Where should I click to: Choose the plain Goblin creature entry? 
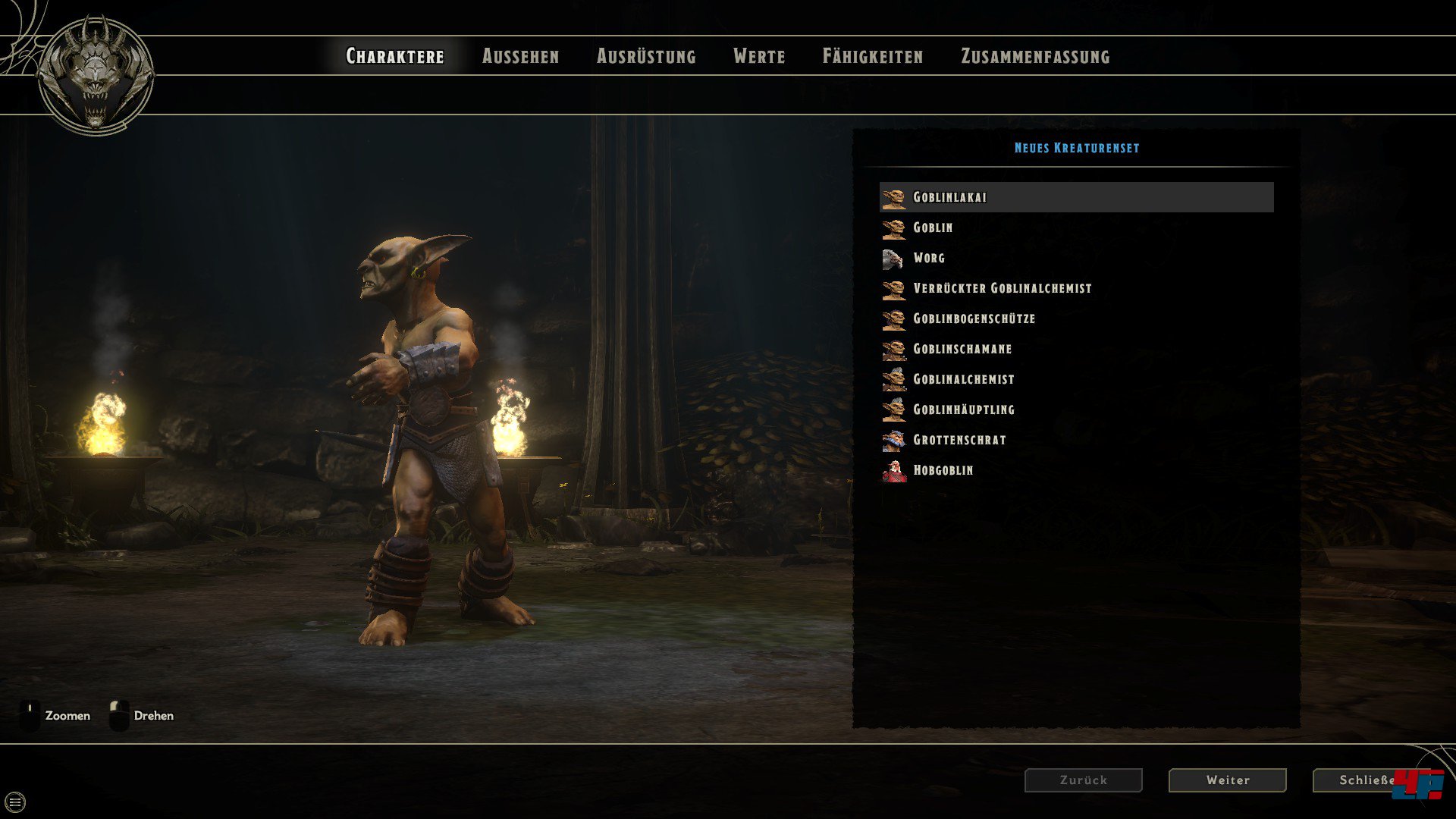point(933,227)
